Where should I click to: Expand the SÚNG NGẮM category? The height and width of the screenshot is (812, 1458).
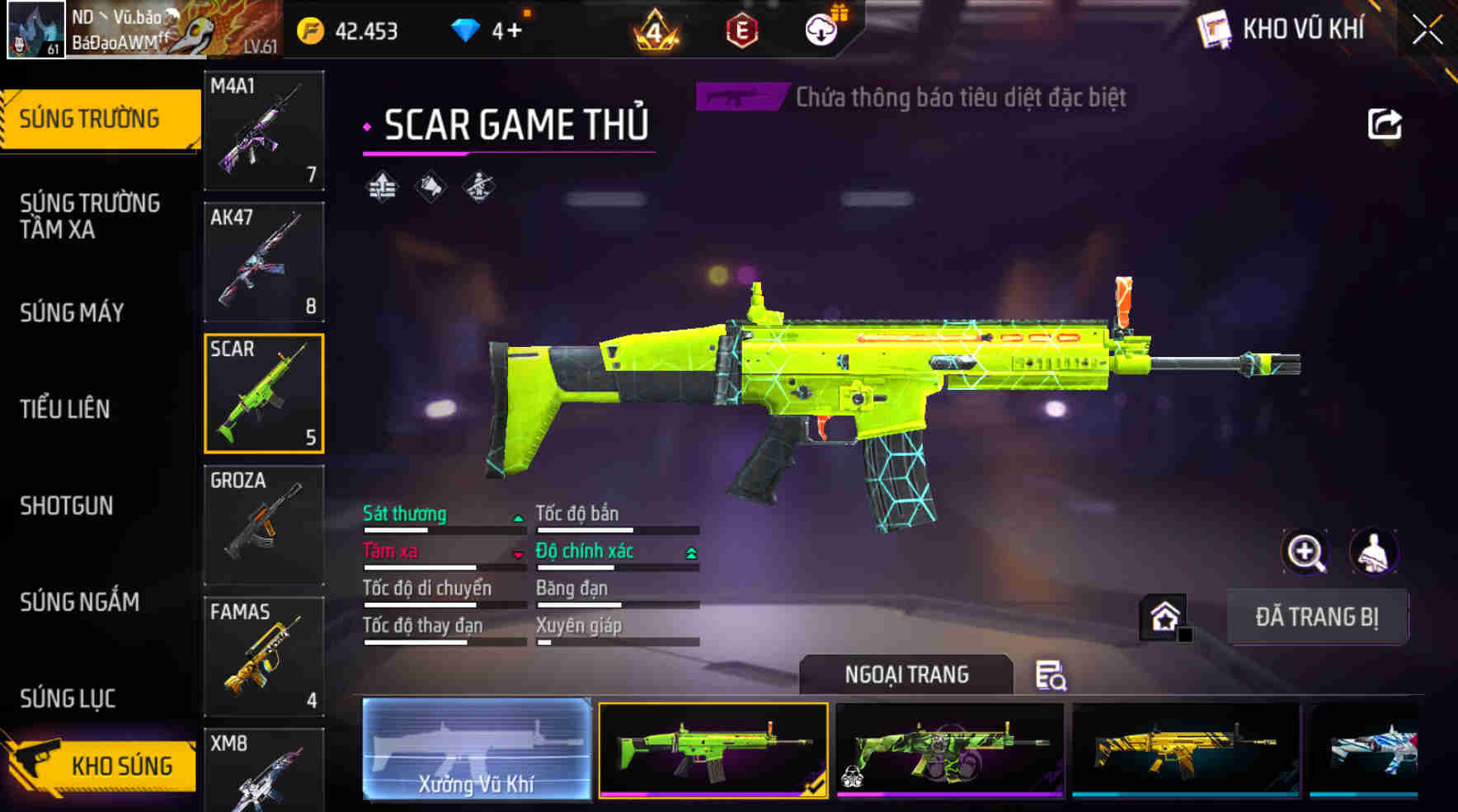(80, 602)
